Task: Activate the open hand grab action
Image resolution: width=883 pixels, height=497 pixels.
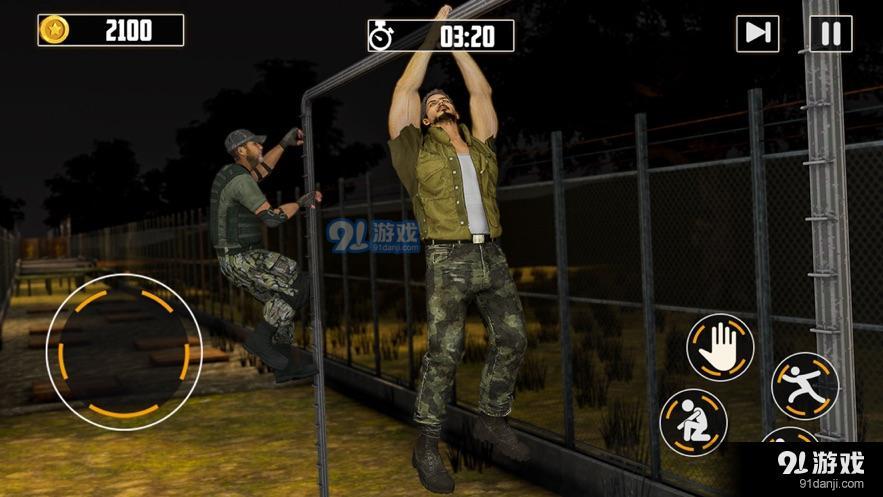Action: 720,346
